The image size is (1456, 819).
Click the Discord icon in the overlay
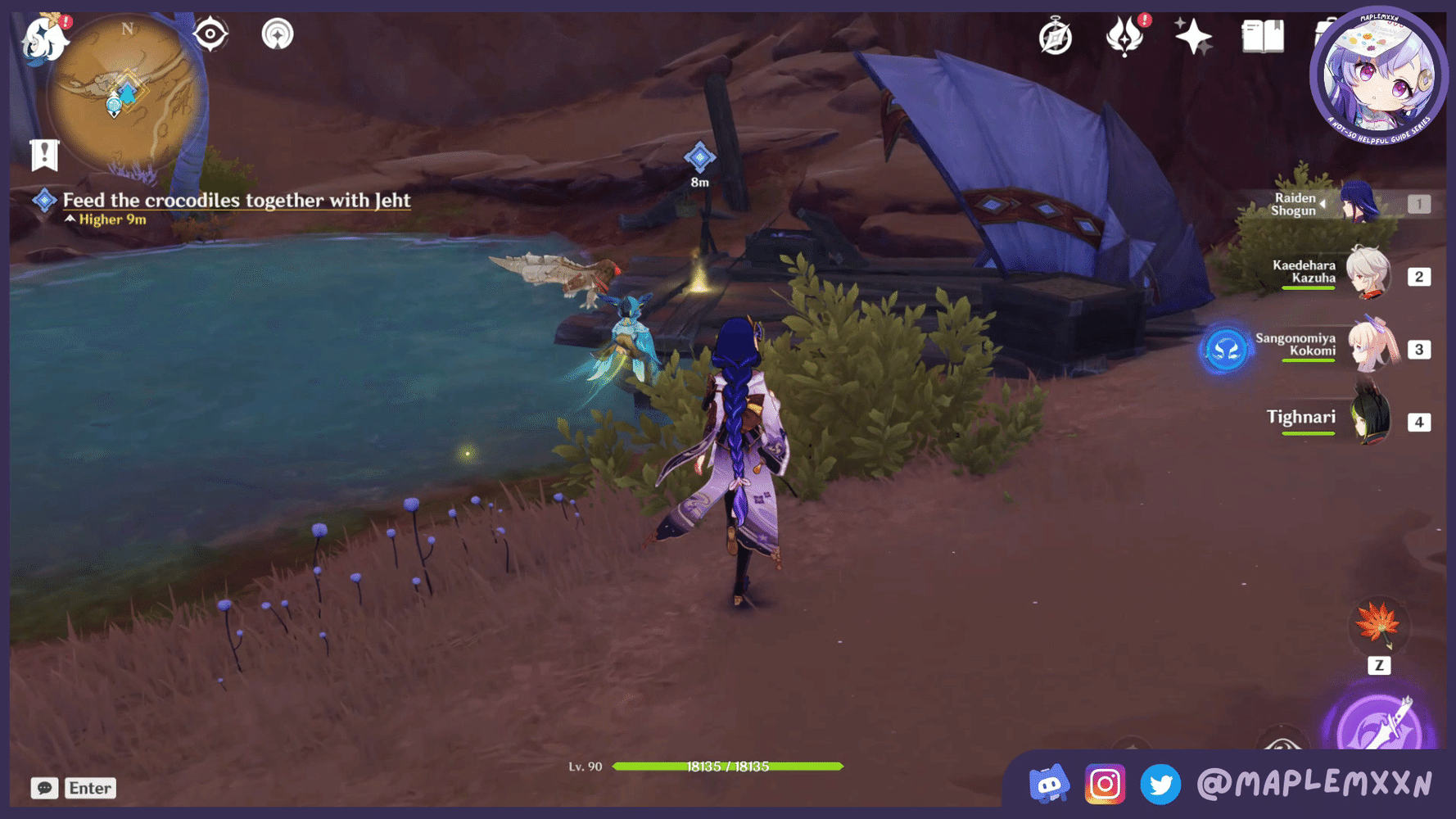[1049, 785]
